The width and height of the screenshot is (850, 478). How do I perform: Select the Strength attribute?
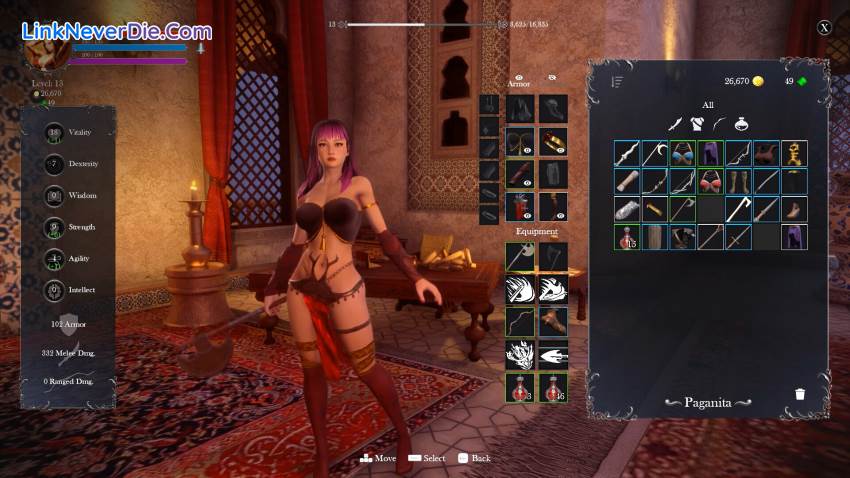[x=55, y=227]
